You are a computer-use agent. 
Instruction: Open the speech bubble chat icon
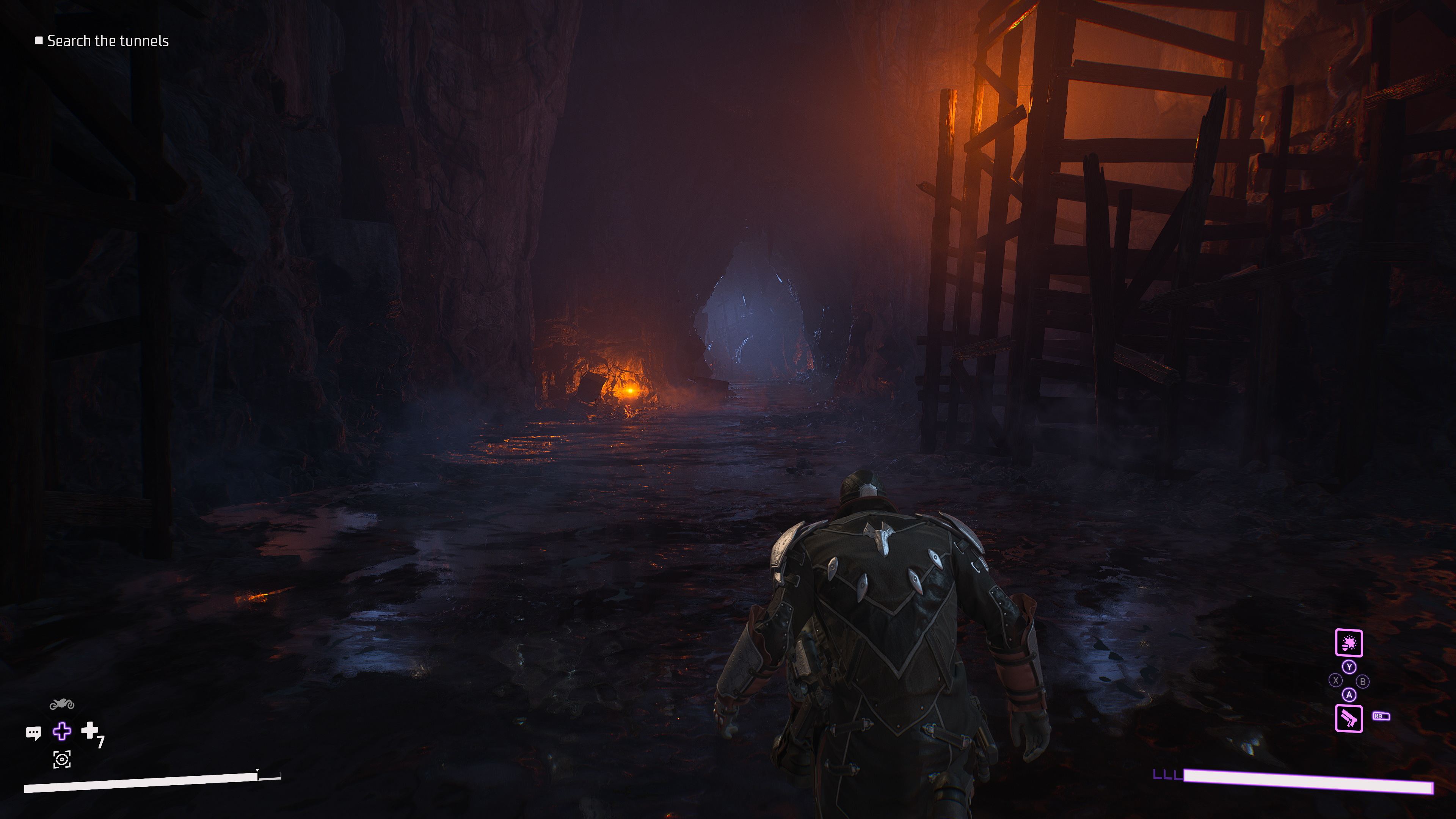pyautogui.click(x=33, y=733)
